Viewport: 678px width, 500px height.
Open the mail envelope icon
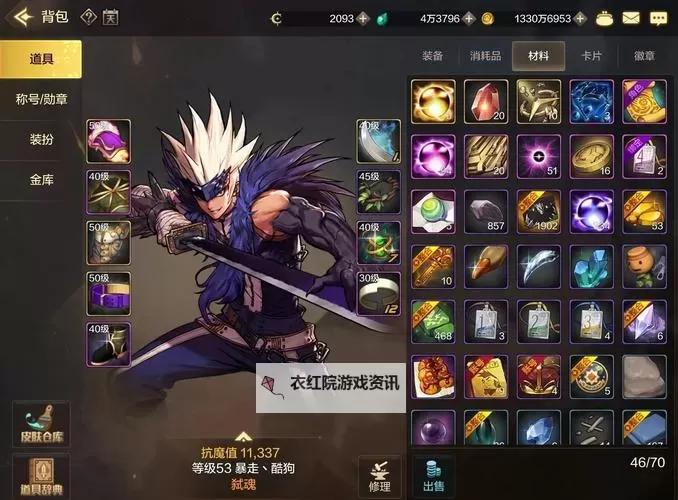[631, 18]
